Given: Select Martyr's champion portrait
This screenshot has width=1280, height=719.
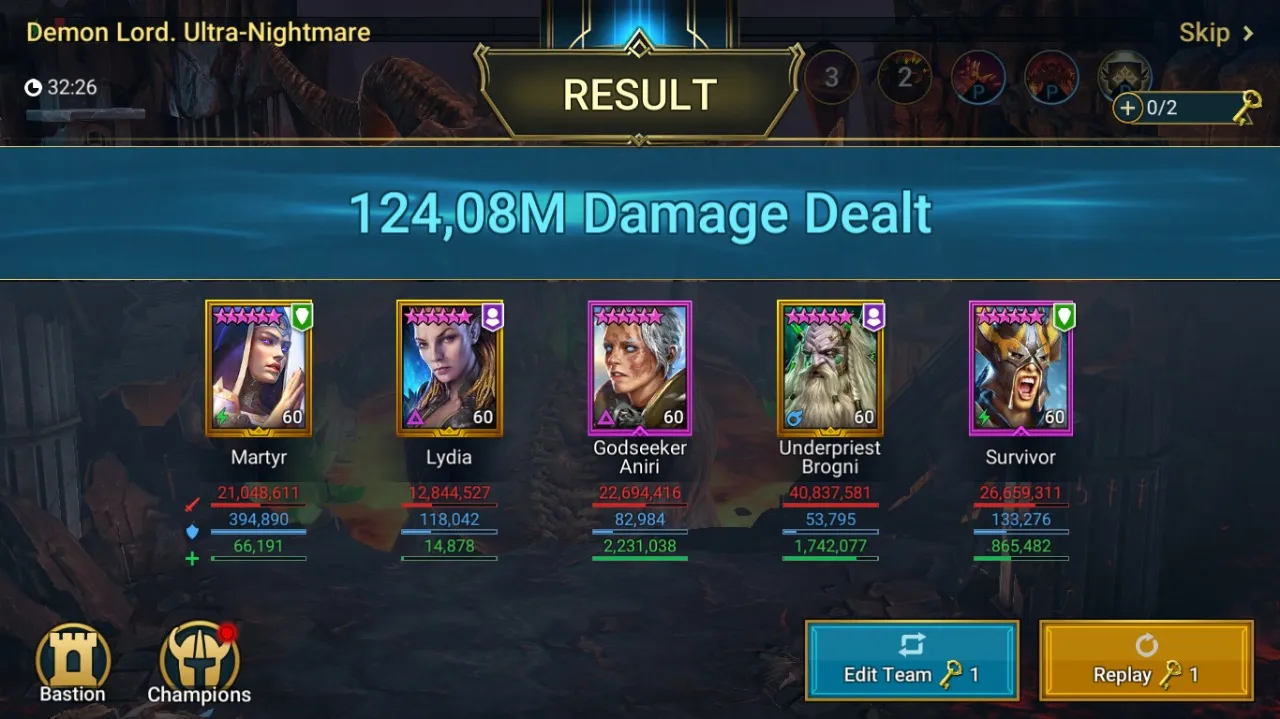Looking at the screenshot, I should coord(258,368).
